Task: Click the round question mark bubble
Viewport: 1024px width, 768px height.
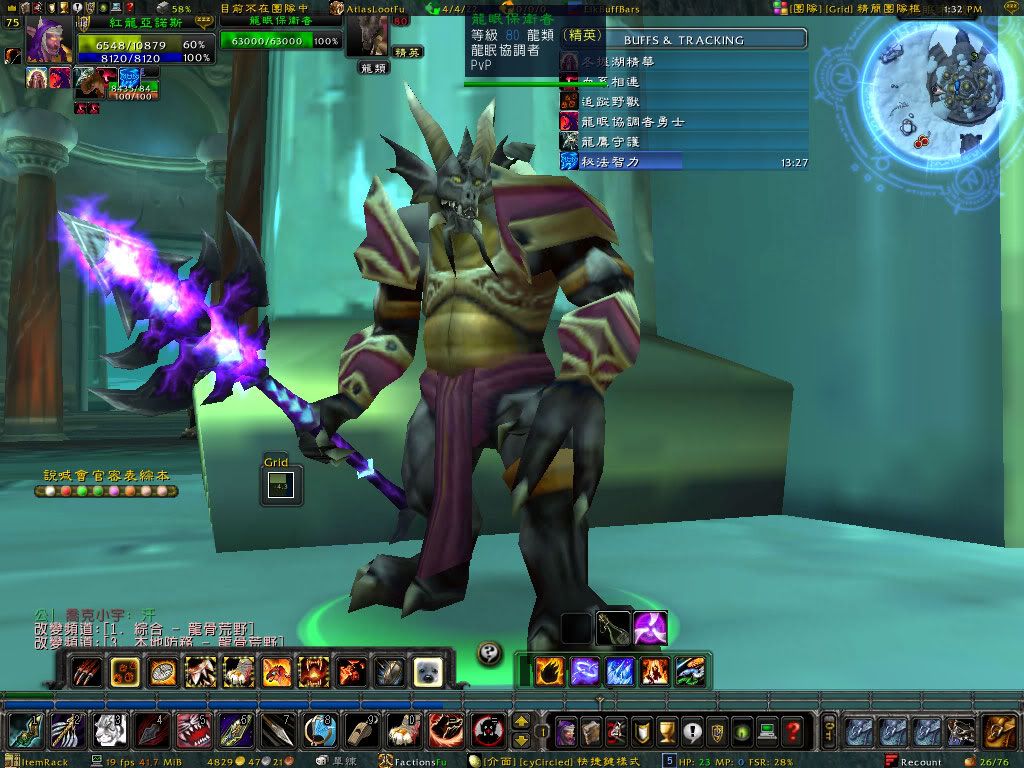Action: [489, 652]
